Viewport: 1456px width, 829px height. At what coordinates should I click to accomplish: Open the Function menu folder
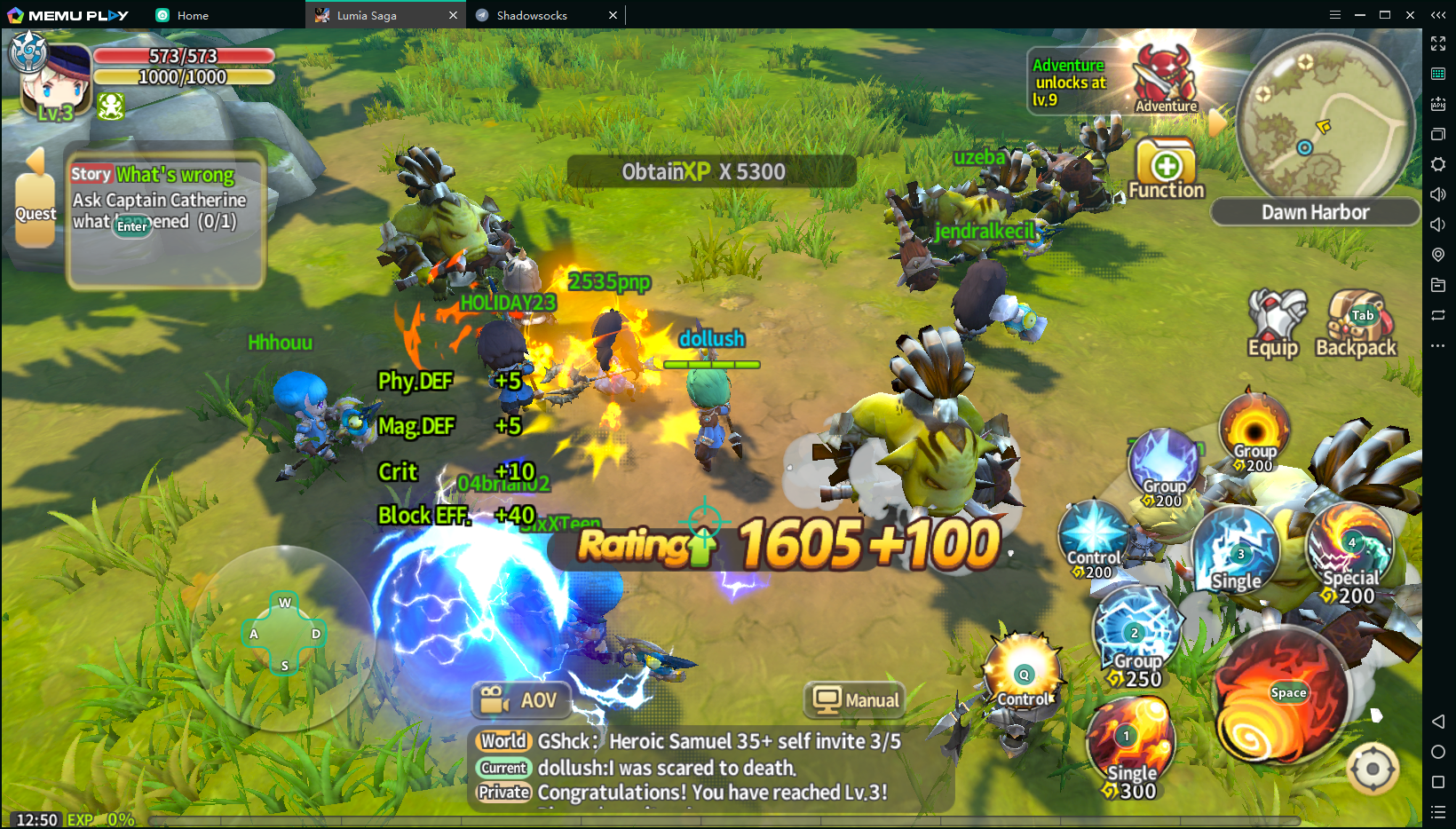(1166, 169)
